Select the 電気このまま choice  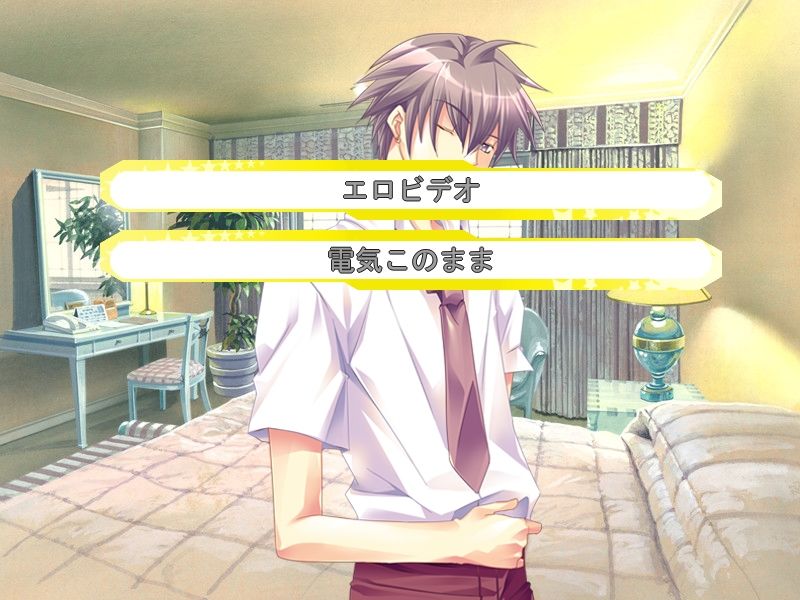coord(411,259)
